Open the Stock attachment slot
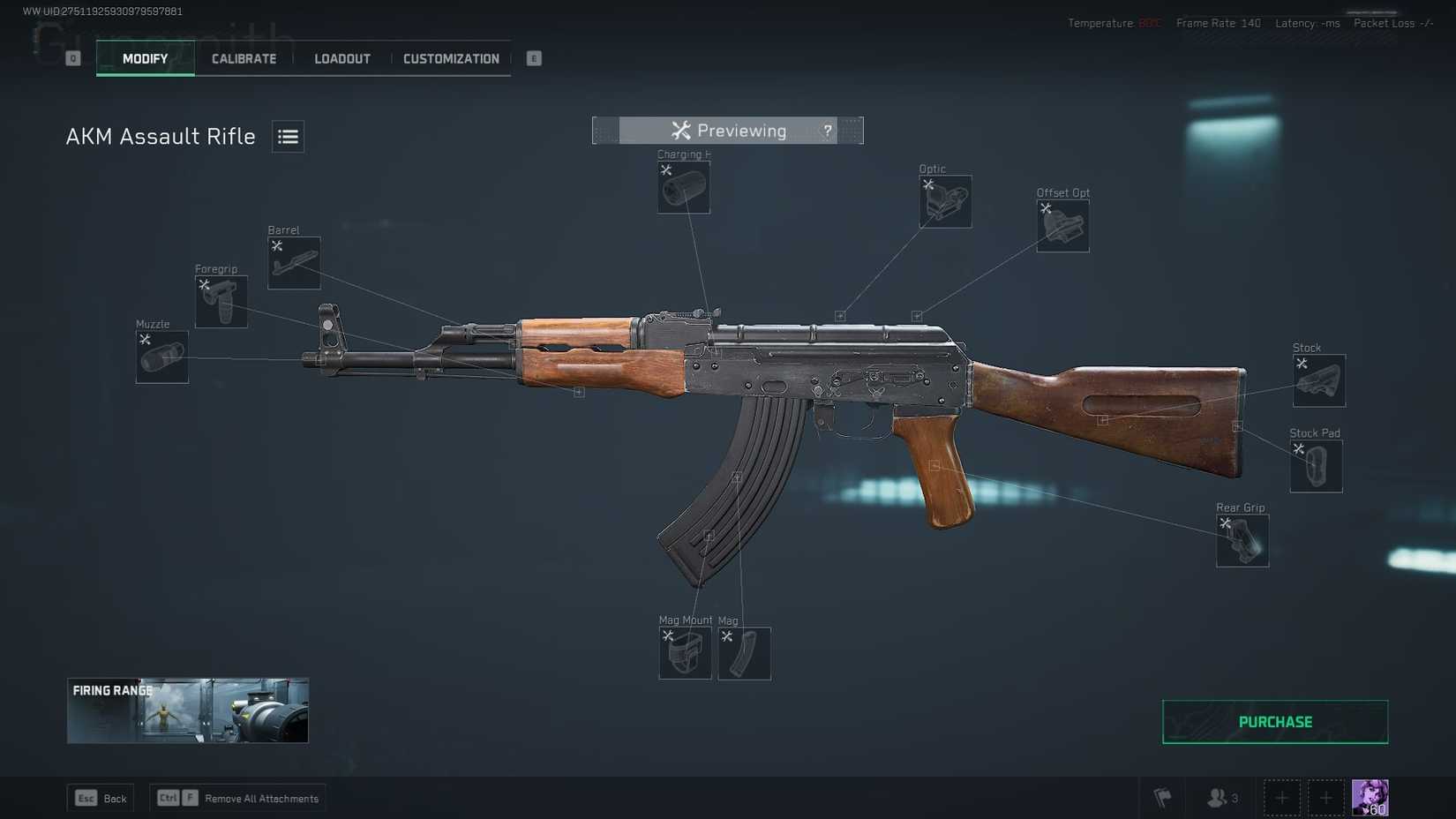This screenshot has height=819, width=1456. point(1318,379)
